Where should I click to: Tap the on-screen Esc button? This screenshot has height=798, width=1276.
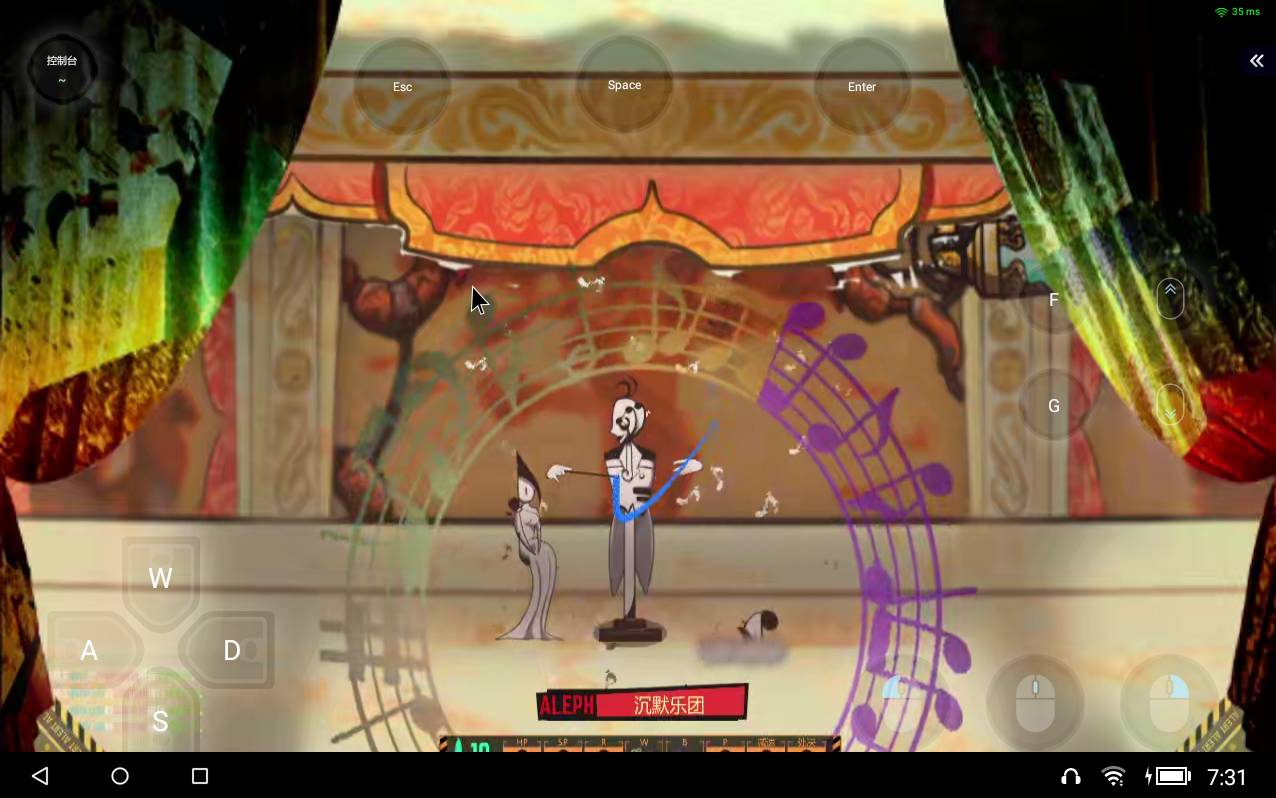point(402,87)
